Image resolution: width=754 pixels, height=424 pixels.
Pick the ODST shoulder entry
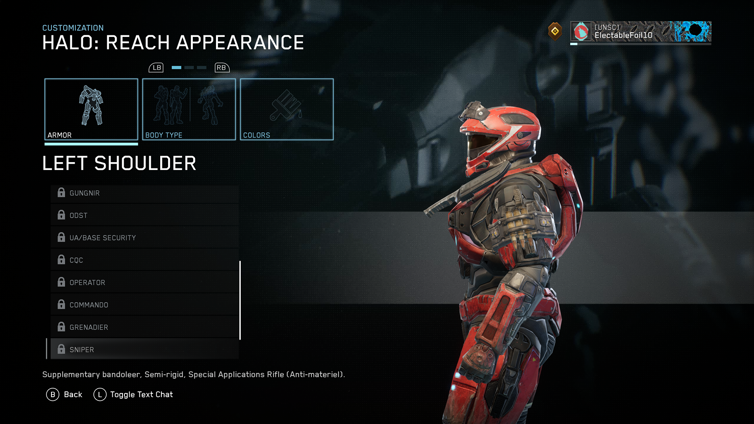[x=145, y=215]
